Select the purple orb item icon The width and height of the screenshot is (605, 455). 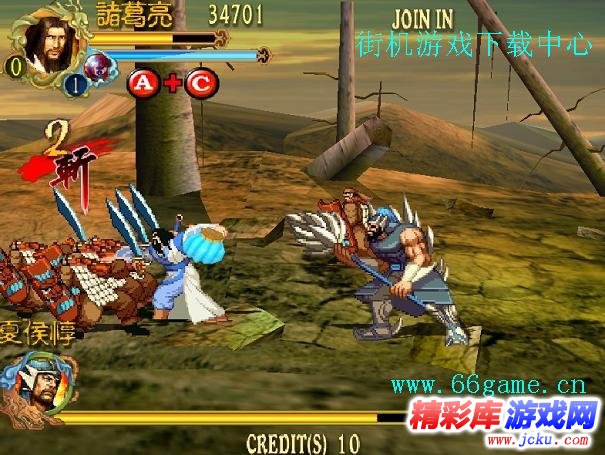tap(97, 67)
